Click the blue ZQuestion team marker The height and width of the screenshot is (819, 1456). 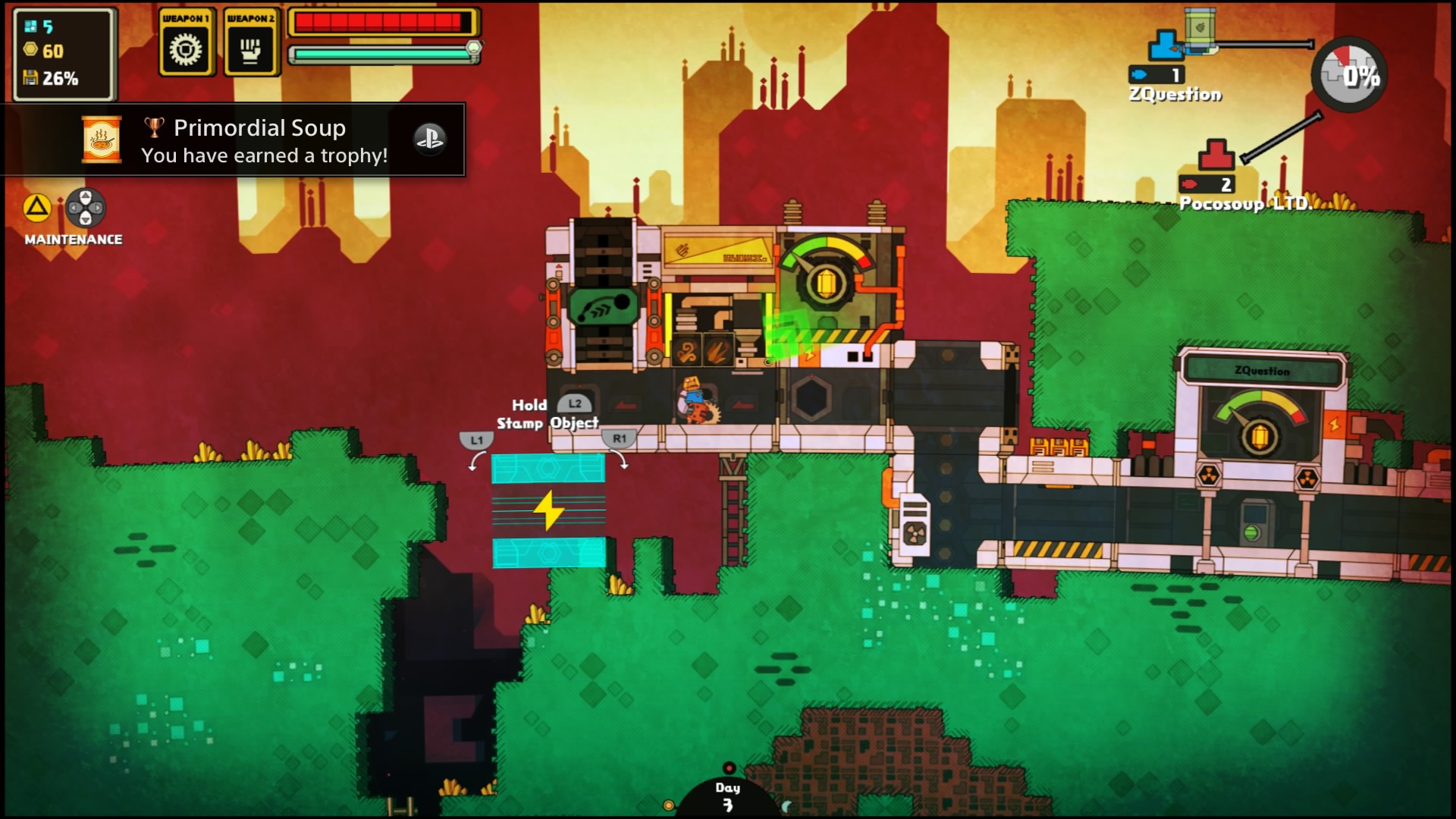pos(1164,45)
